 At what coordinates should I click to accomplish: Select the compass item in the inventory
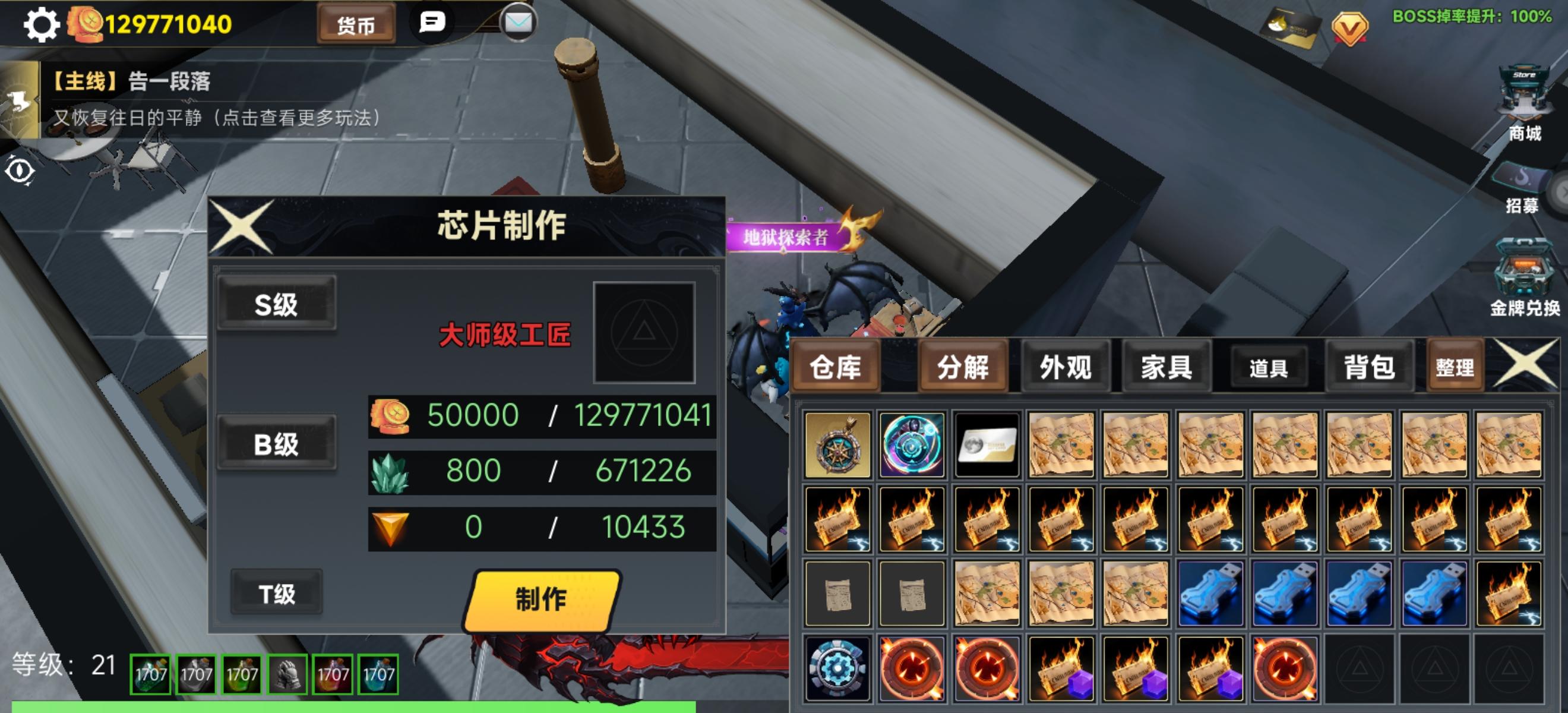coord(837,443)
